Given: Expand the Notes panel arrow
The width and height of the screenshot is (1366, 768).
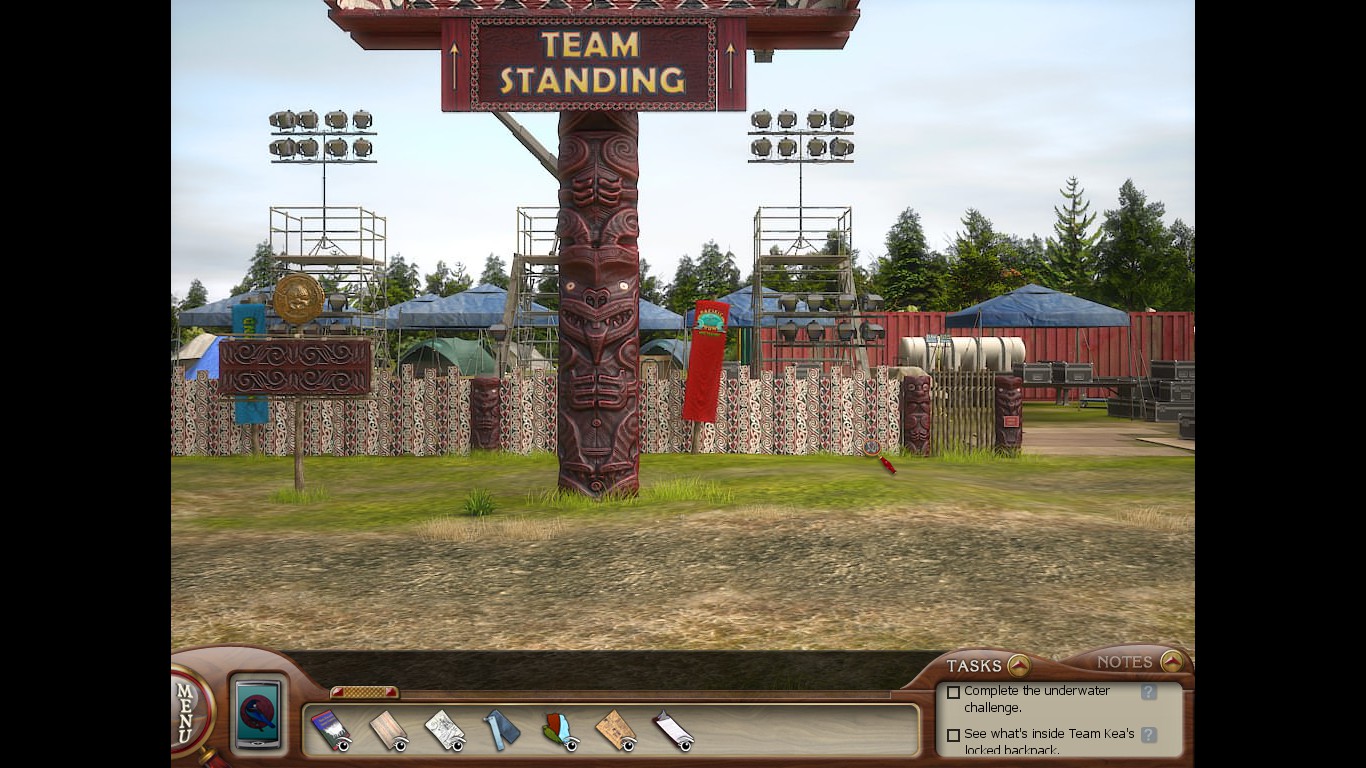Looking at the screenshot, I should 1171,662.
